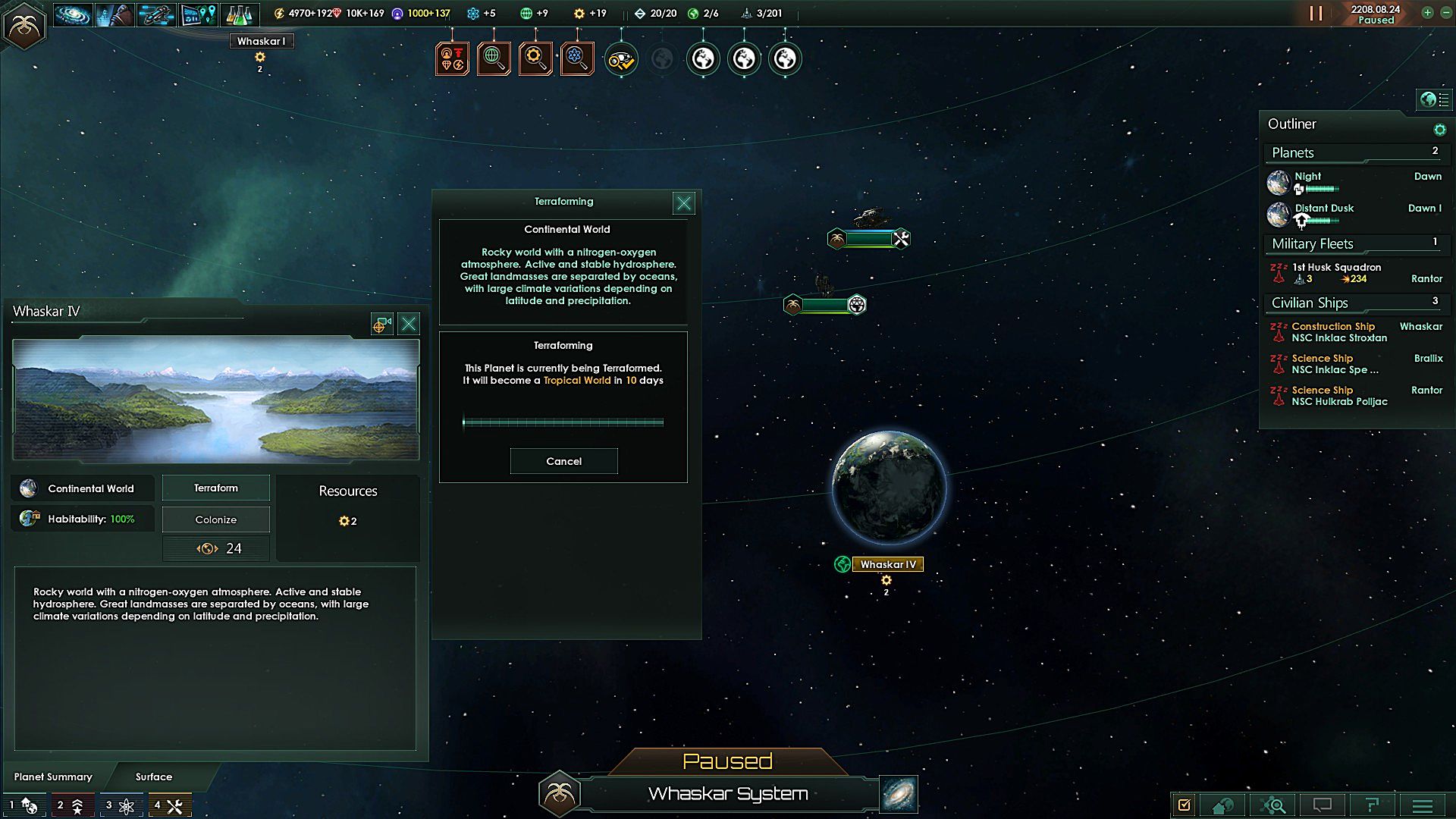This screenshot has width=1456, height=819.
Task: Click the Terraform button
Action: coord(216,488)
